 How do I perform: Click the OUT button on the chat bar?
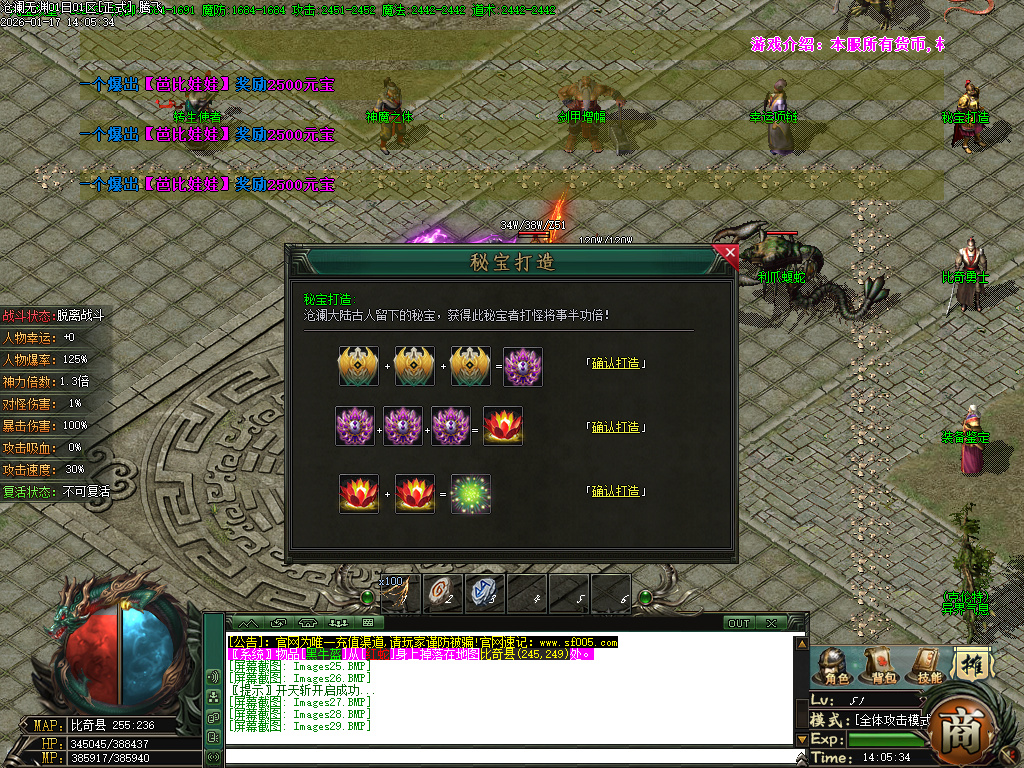click(x=739, y=623)
